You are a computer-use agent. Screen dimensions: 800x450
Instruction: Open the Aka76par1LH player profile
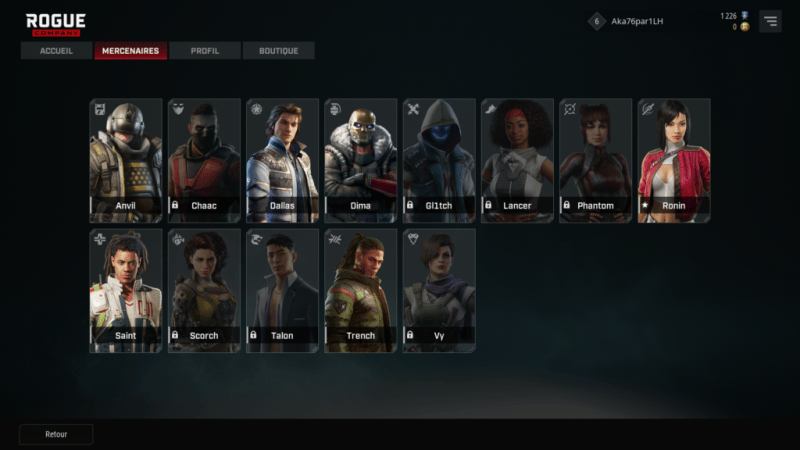(636, 21)
